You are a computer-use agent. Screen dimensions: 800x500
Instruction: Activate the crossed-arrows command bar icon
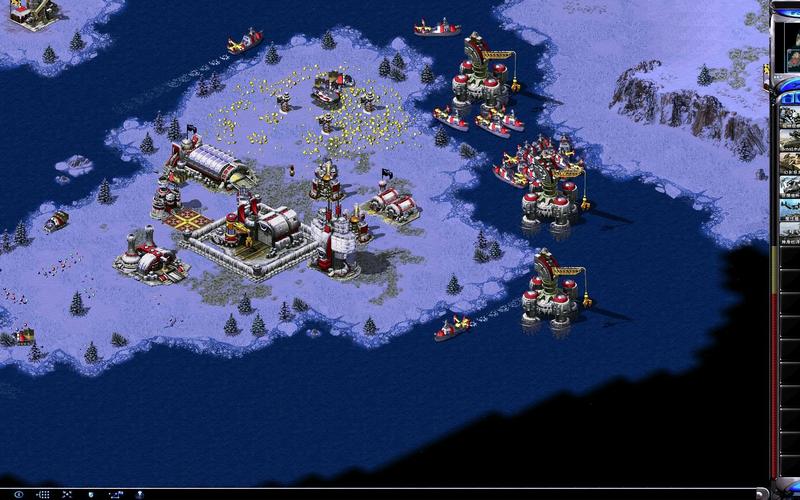pyautogui.click(x=68, y=494)
